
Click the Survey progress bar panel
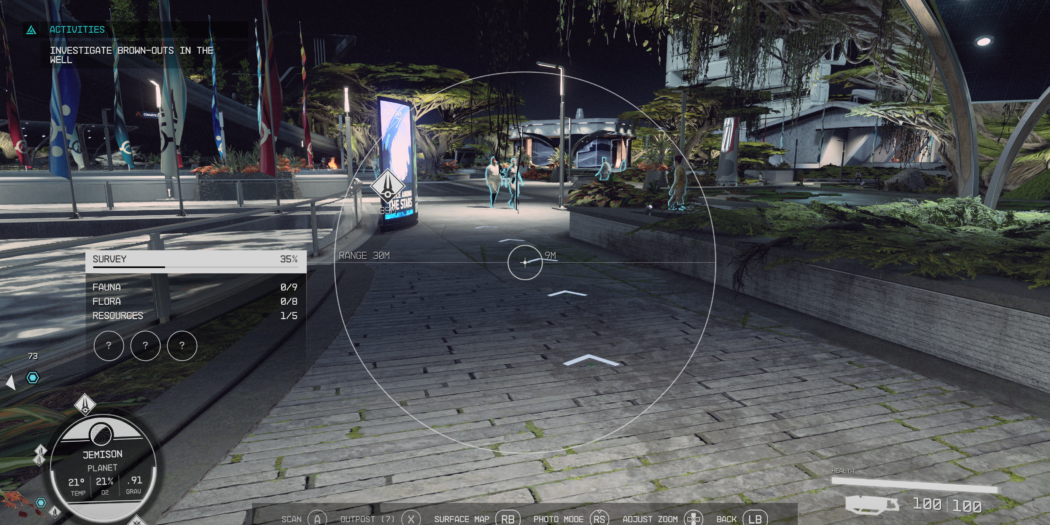point(195,260)
